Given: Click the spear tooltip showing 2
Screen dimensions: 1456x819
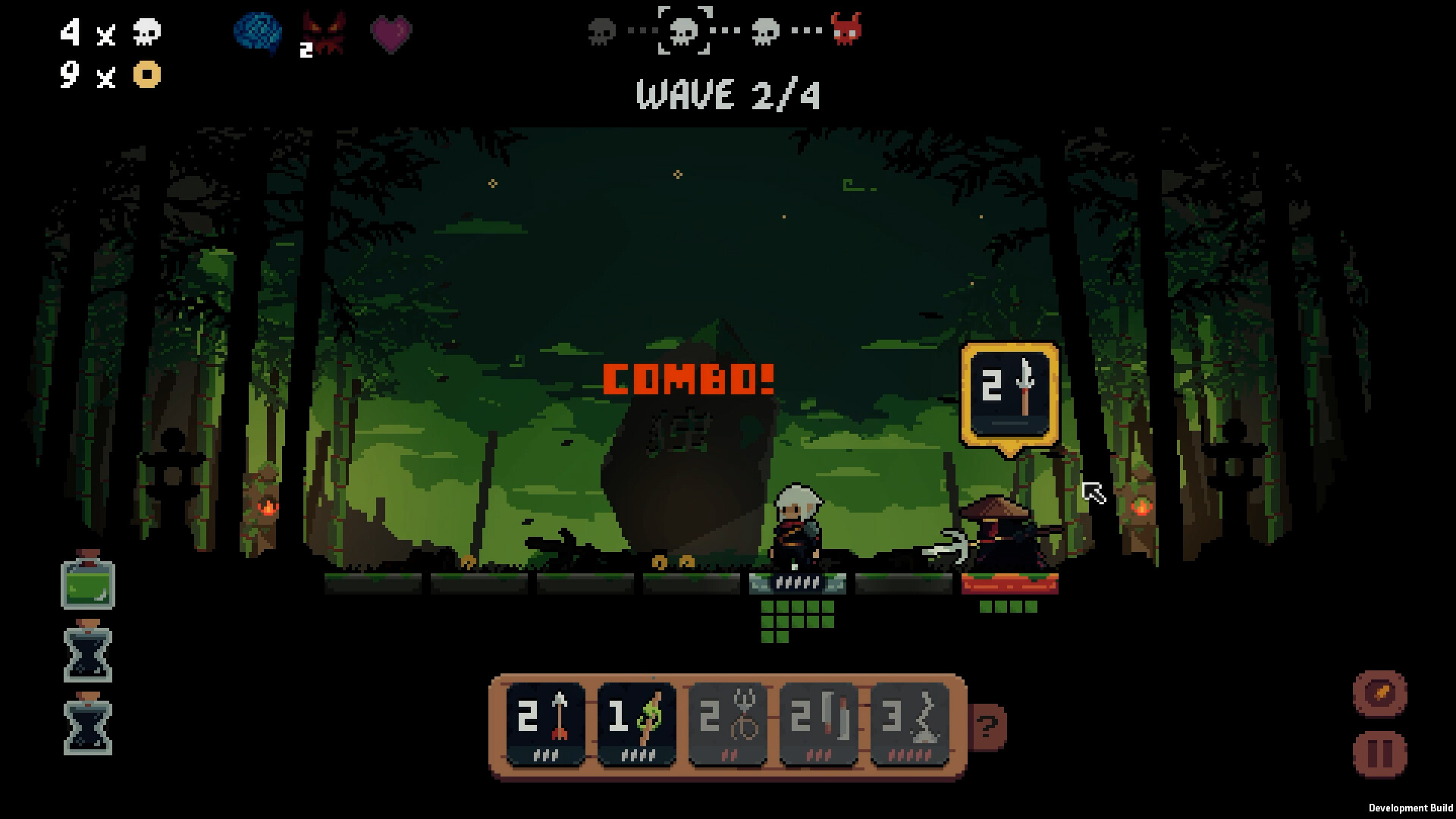Looking at the screenshot, I should 1010,394.
